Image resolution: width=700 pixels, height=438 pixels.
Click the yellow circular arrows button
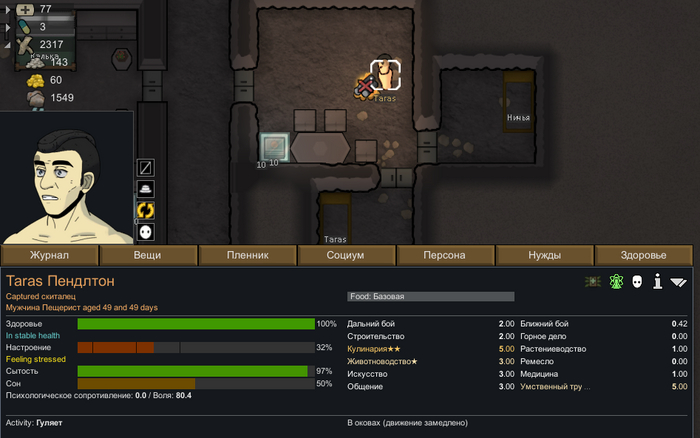(145, 210)
